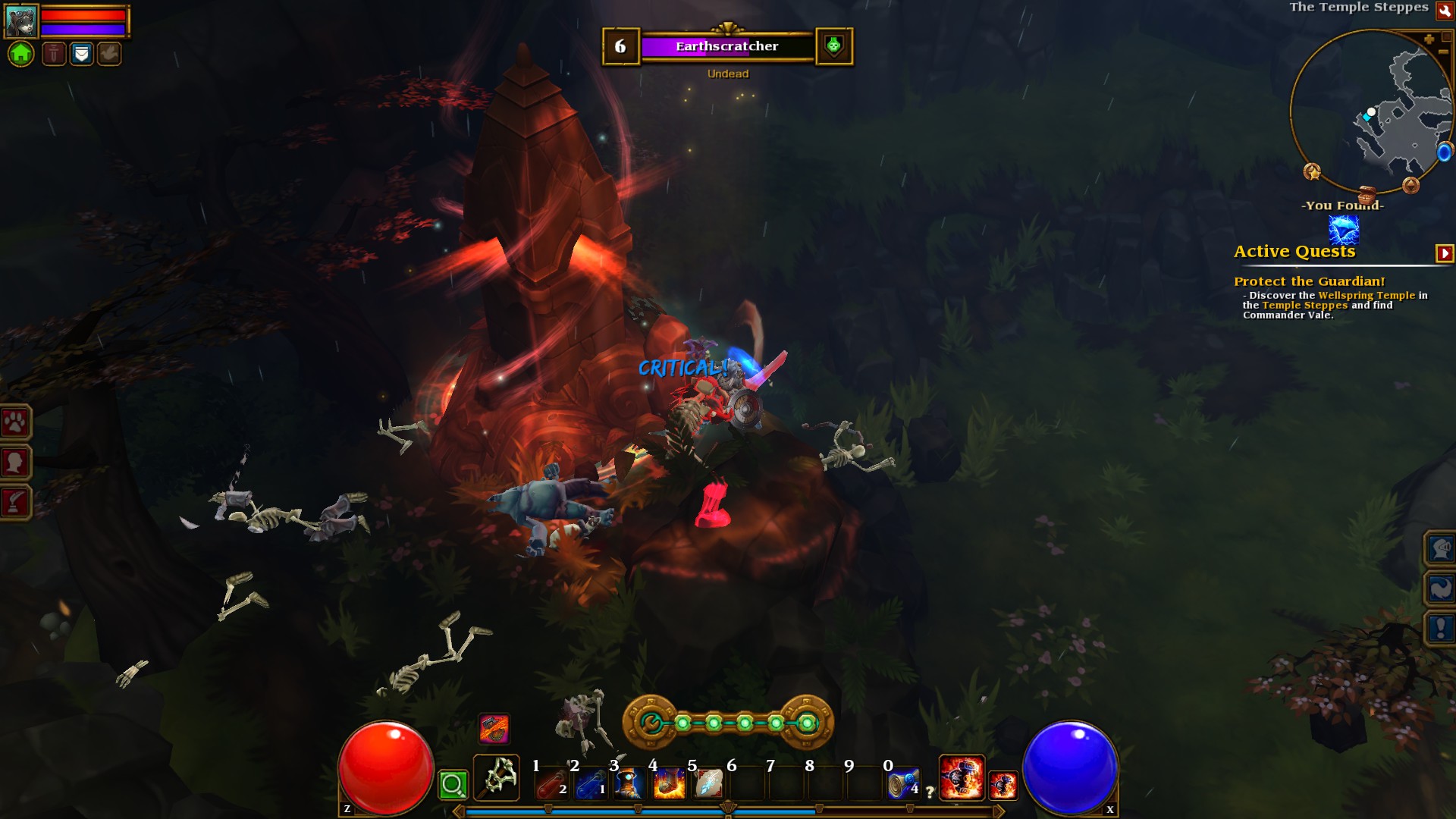Screen dimensions: 1456x819
Task: Zoom in the minimap with plus button
Action: coord(1429,39)
